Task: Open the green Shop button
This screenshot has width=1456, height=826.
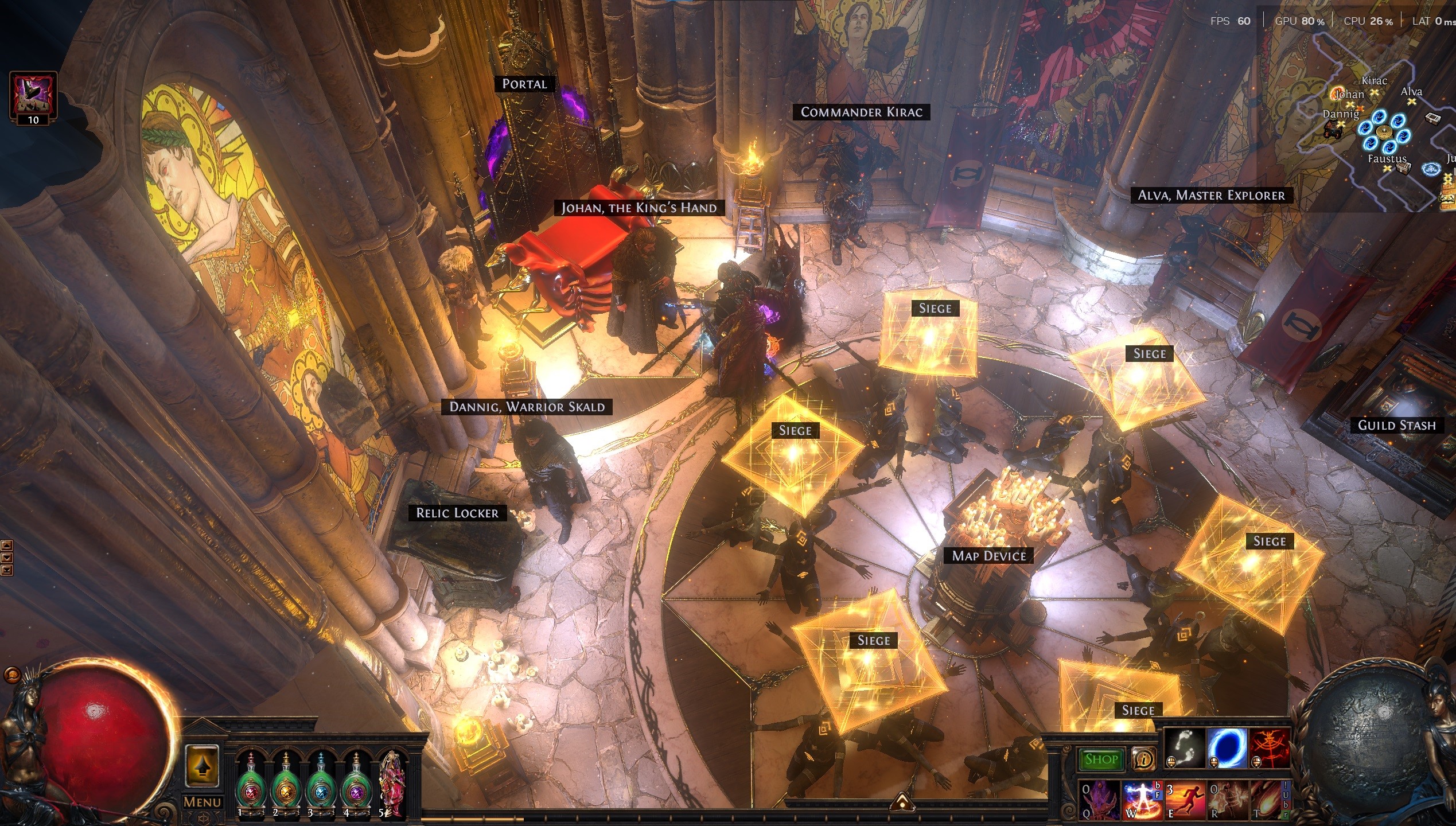Action: pos(1101,759)
